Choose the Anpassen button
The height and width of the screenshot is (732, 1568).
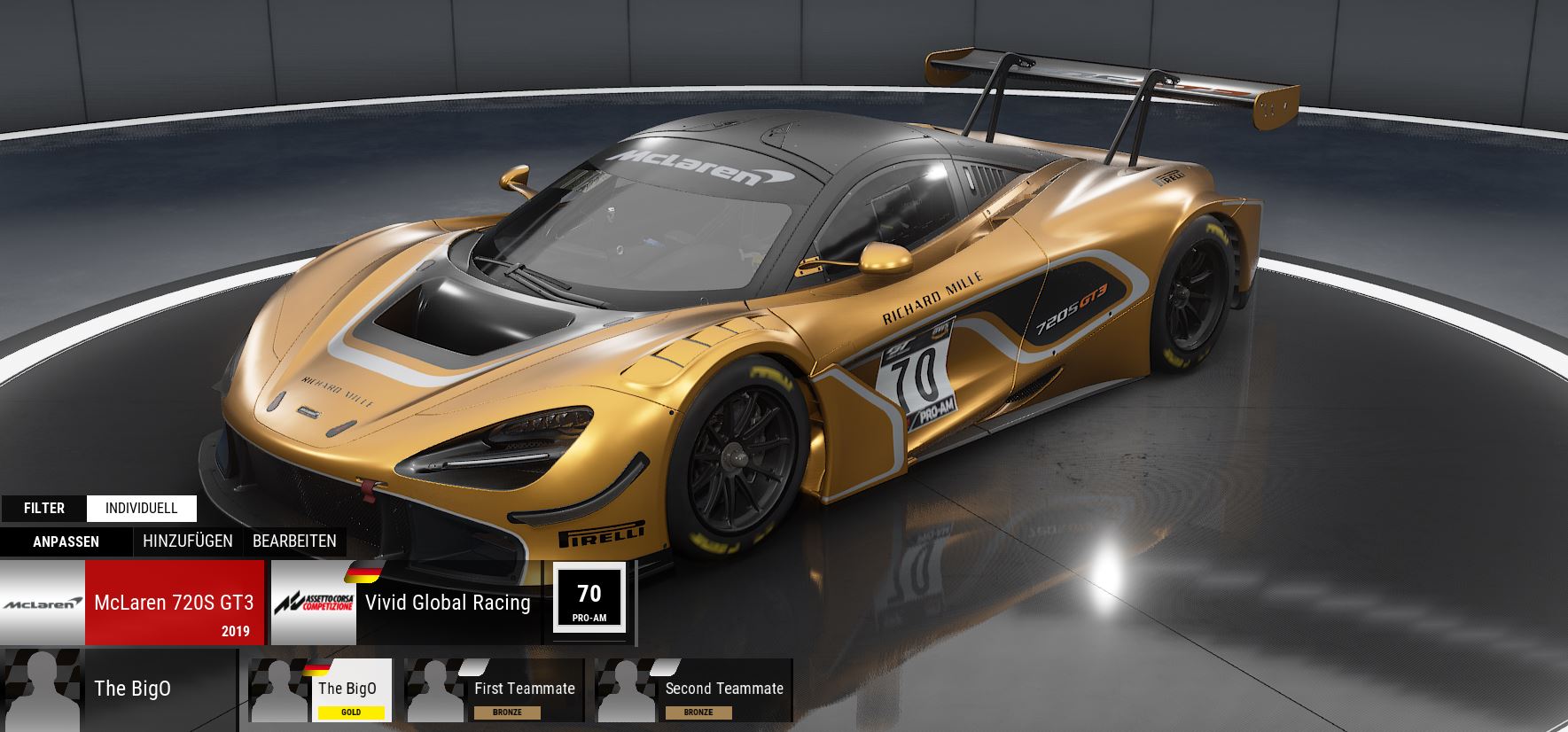pos(66,541)
